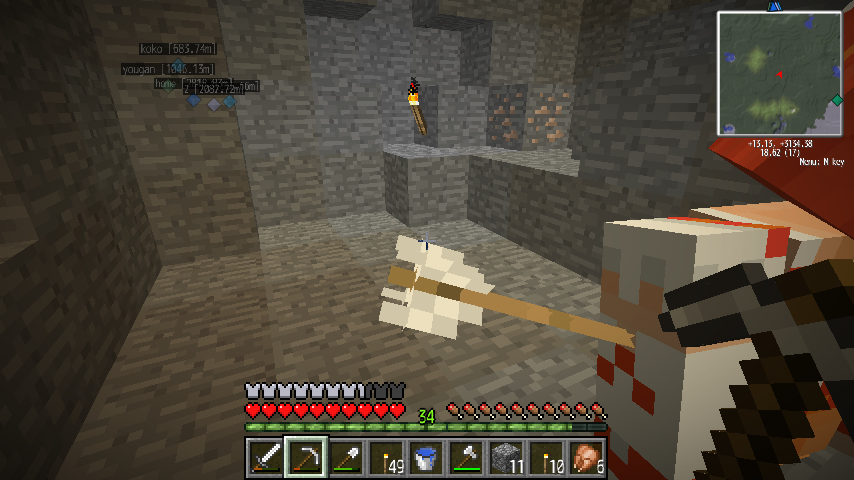Switch to the iron shovel slot
Viewport: 854px width, 480px height.
click(346, 458)
